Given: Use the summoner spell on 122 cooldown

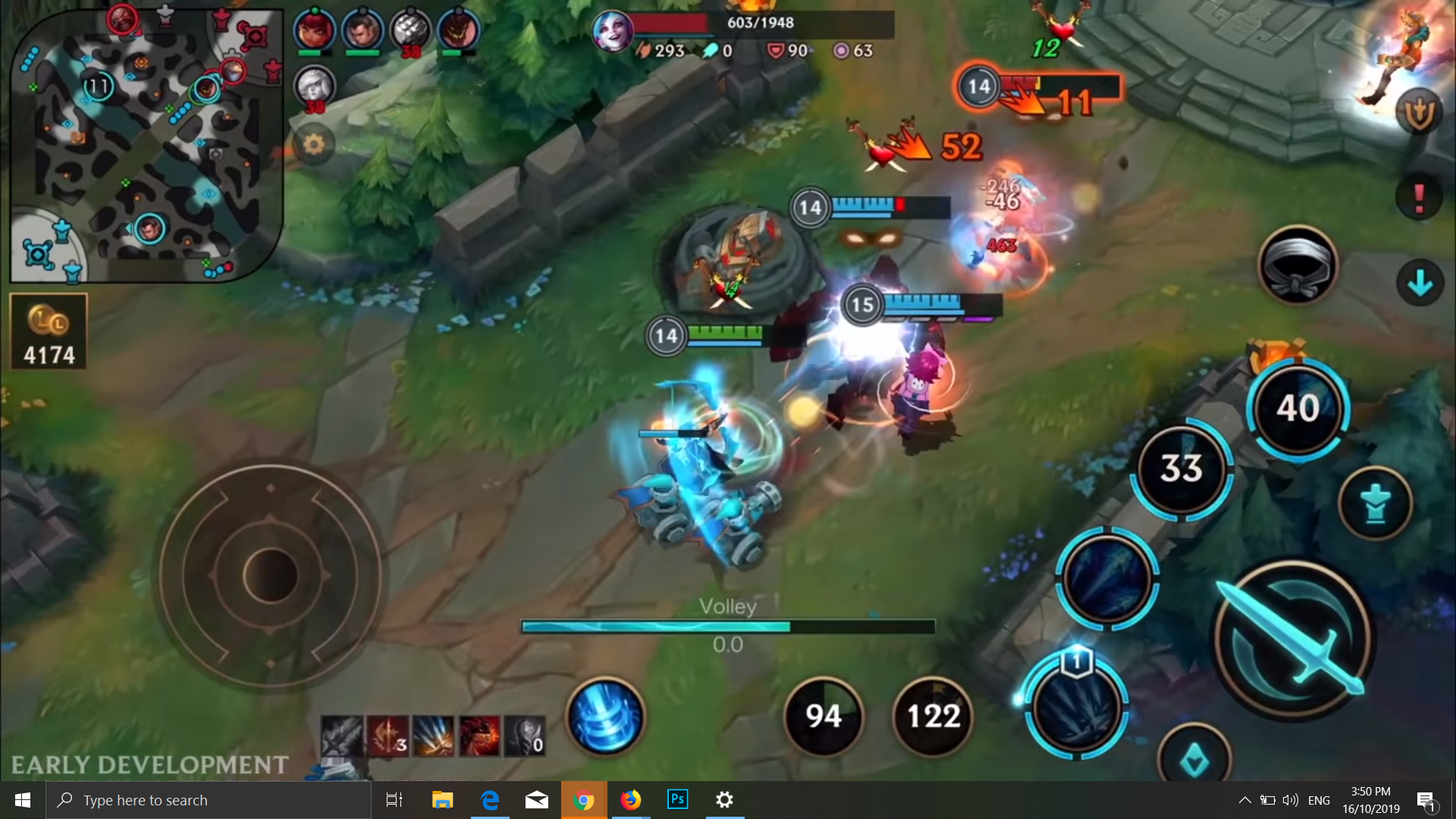Looking at the screenshot, I should click(934, 716).
